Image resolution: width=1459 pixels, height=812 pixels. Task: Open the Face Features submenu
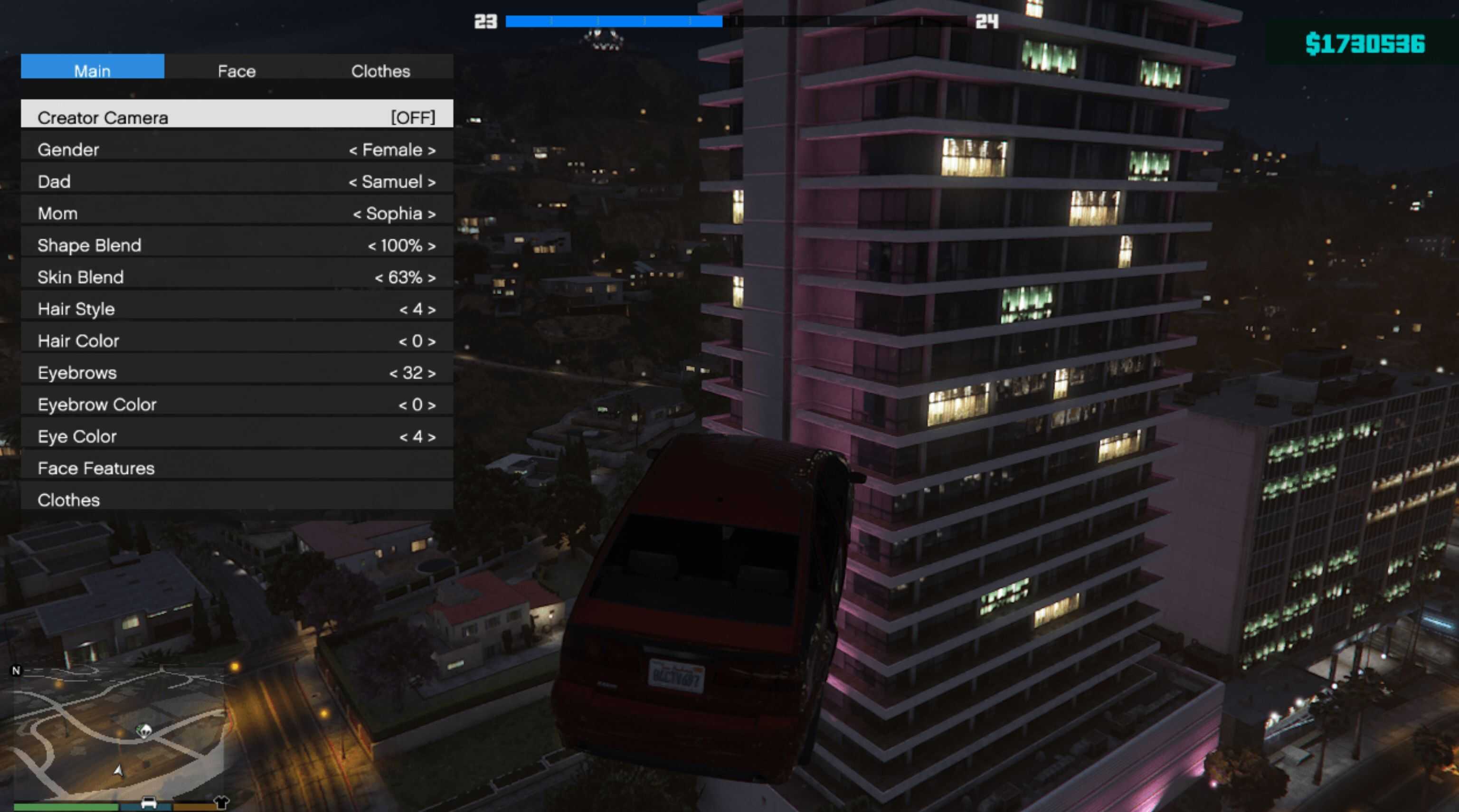tap(237, 468)
